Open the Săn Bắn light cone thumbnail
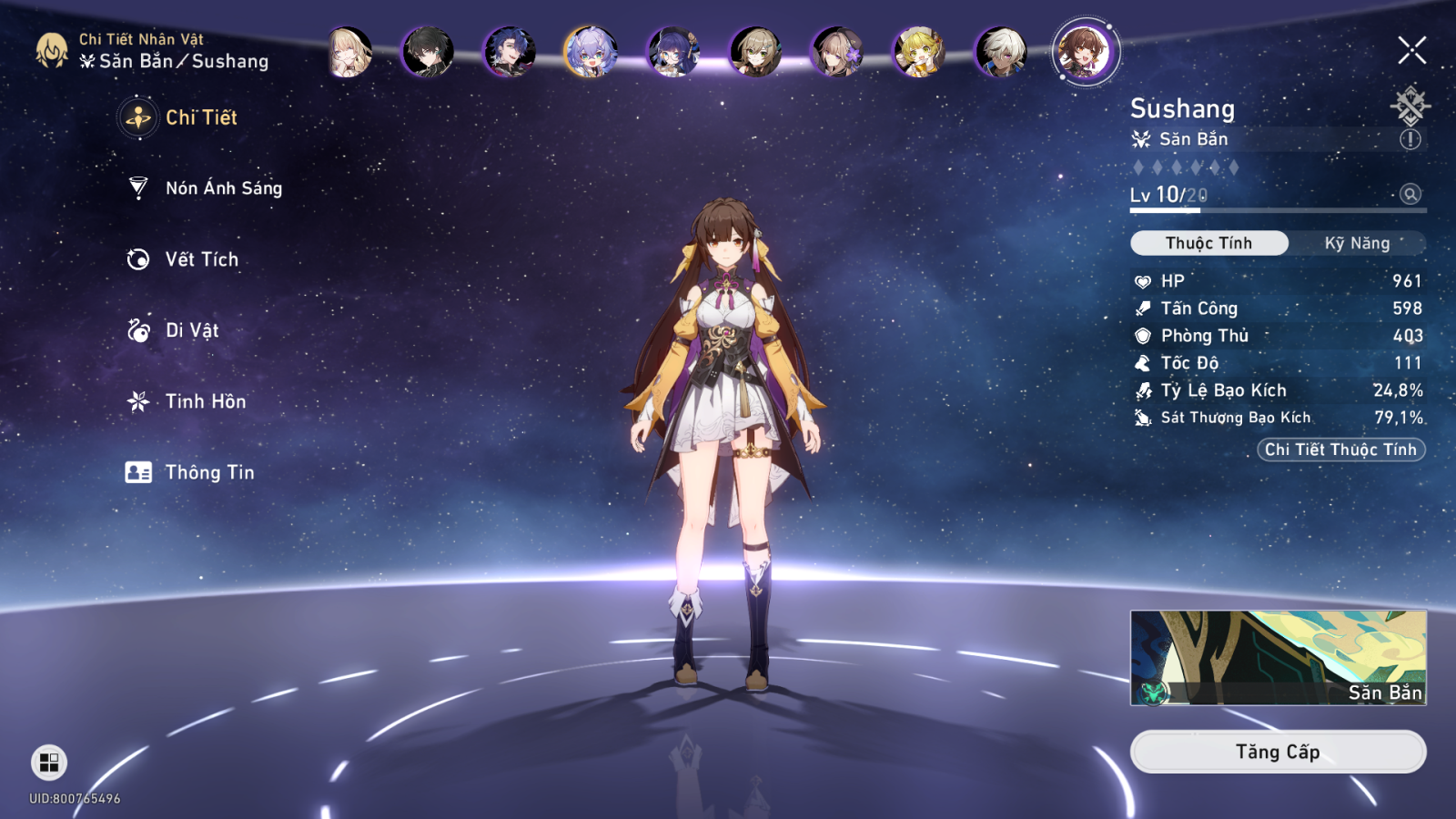 click(1278, 657)
